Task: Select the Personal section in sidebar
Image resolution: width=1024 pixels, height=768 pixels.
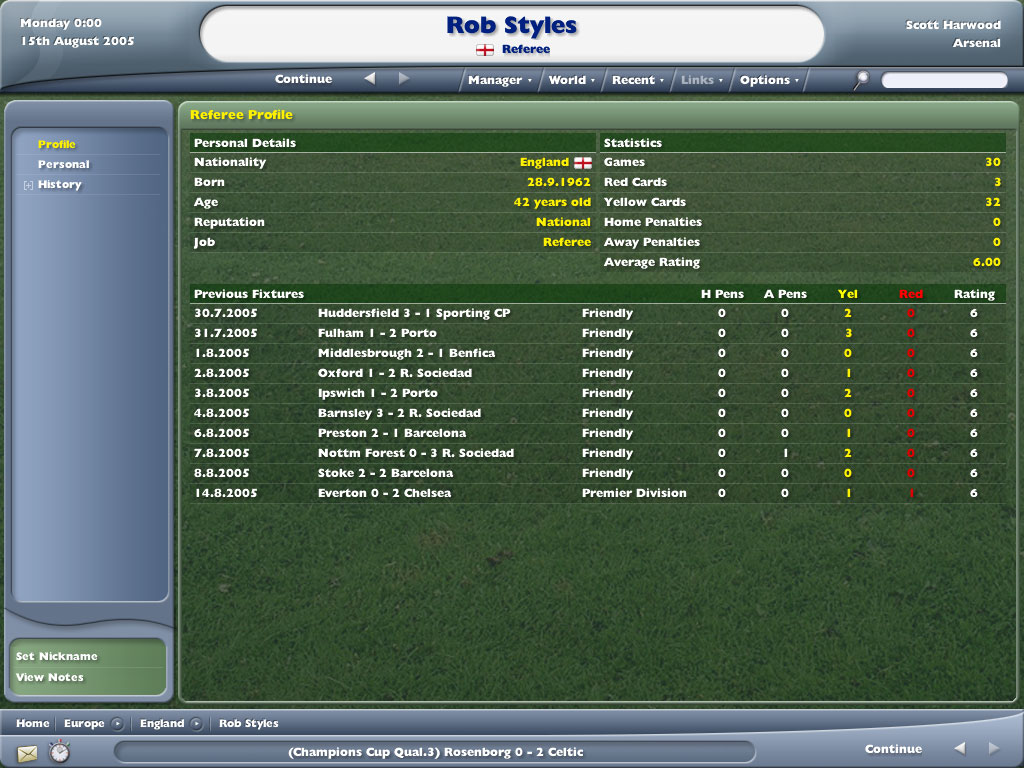Action: click(x=64, y=164)
